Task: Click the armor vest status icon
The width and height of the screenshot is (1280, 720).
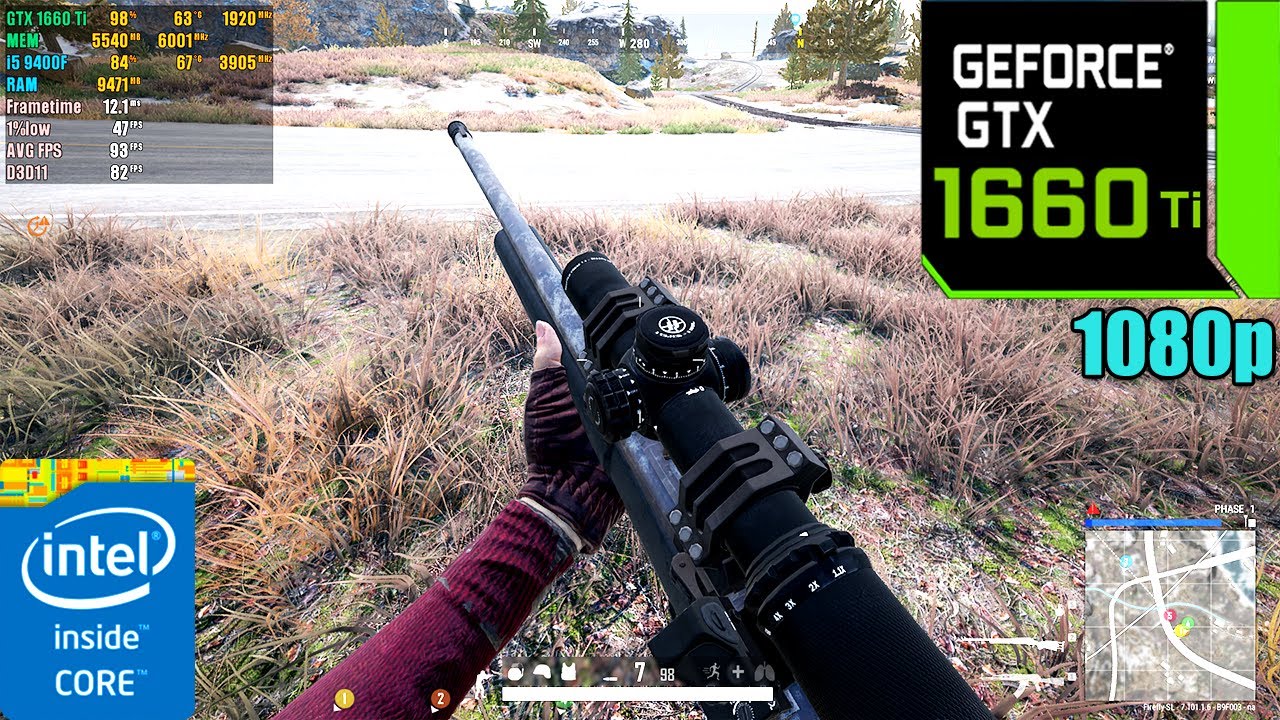Action: coord(568,673)
